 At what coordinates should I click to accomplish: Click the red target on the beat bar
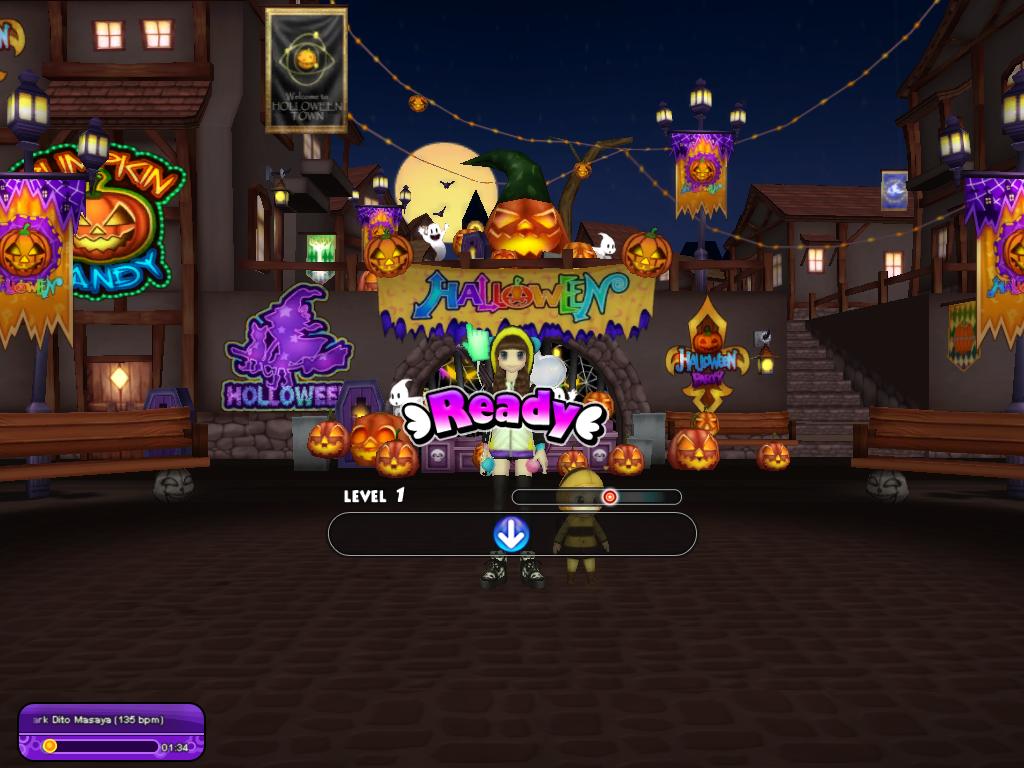(609, 496)
